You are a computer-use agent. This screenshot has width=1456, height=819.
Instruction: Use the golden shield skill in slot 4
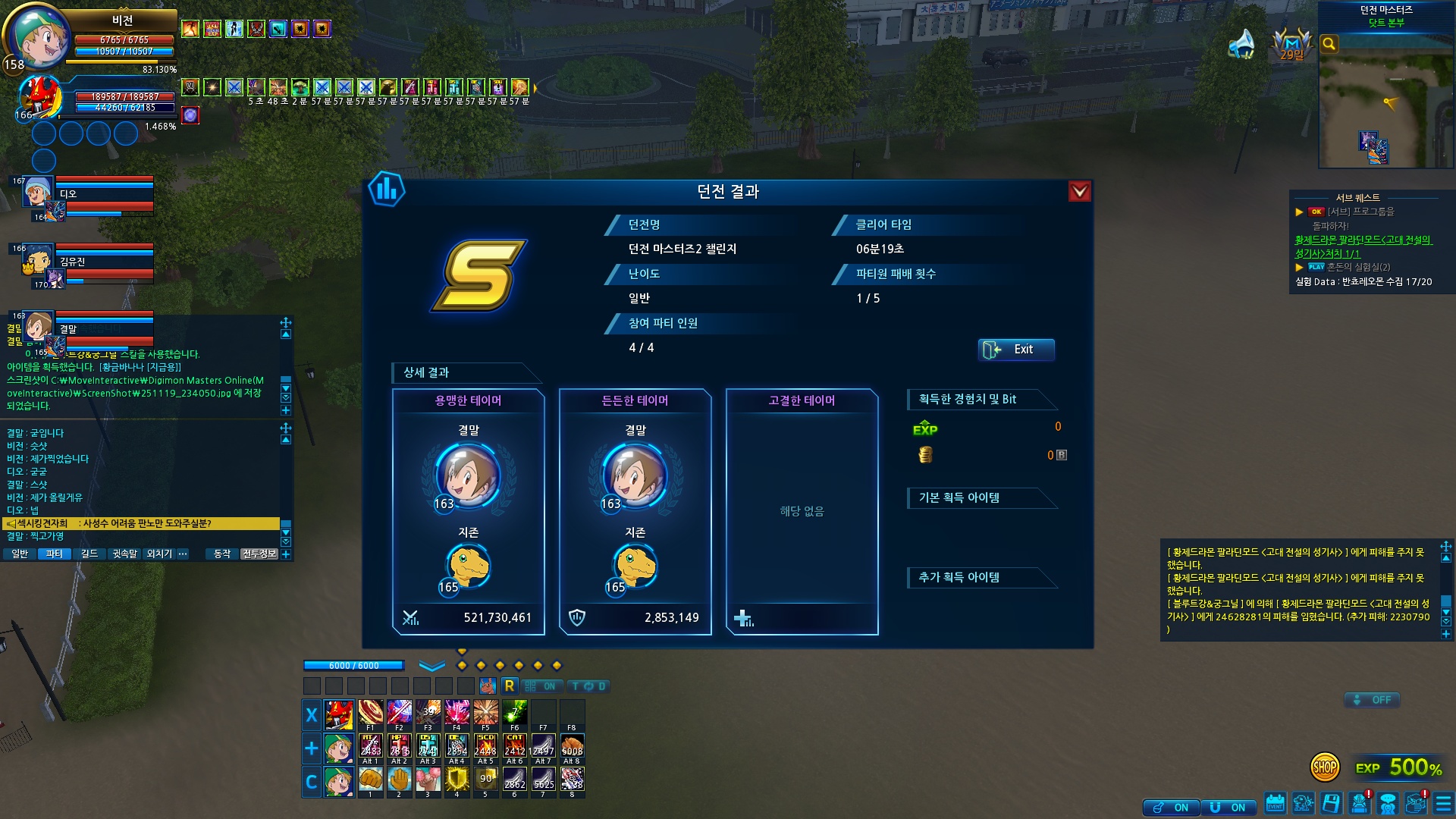coord(457,779)
